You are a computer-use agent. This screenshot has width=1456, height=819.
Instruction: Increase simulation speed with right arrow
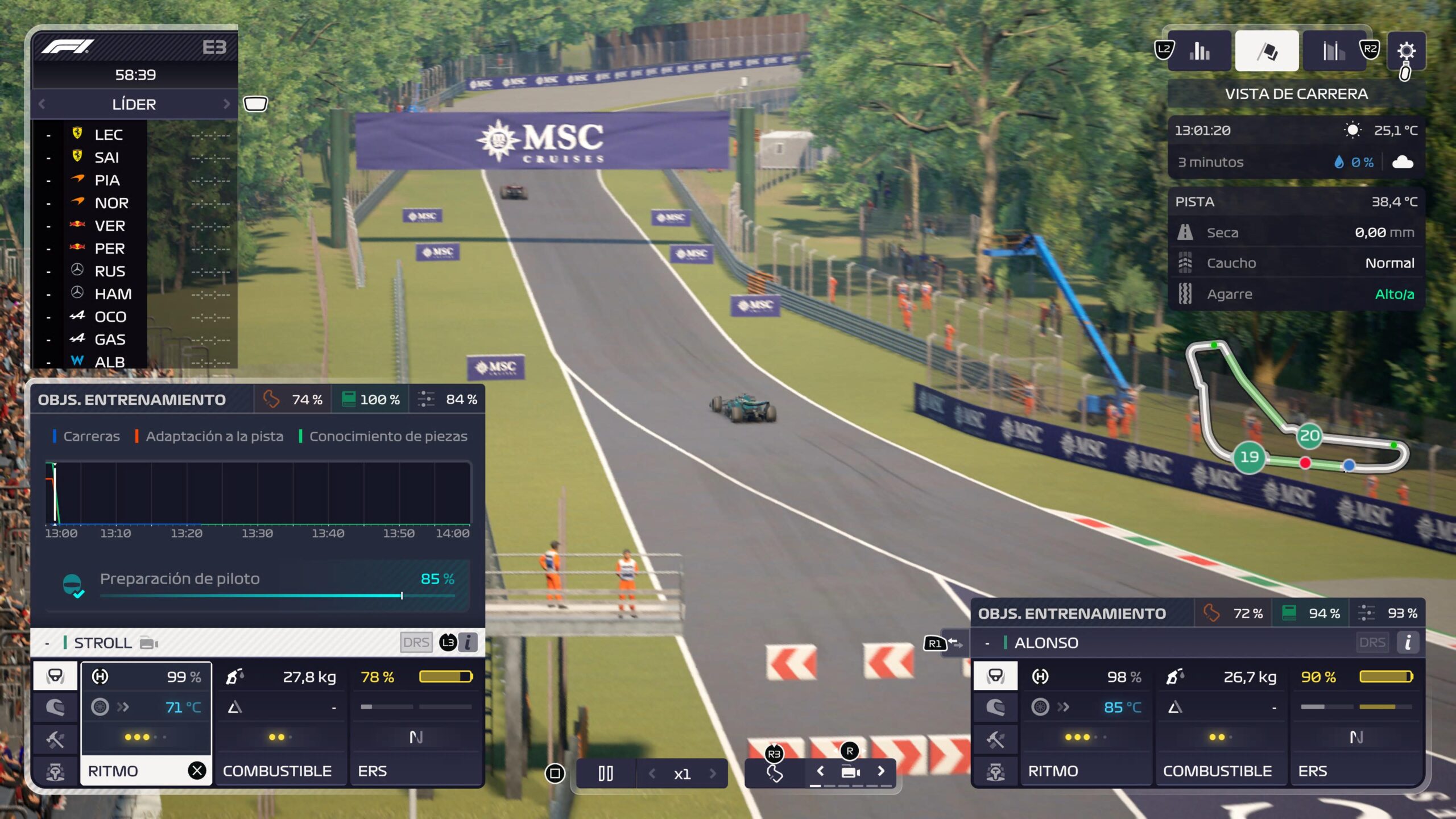[x=713, y=773]
